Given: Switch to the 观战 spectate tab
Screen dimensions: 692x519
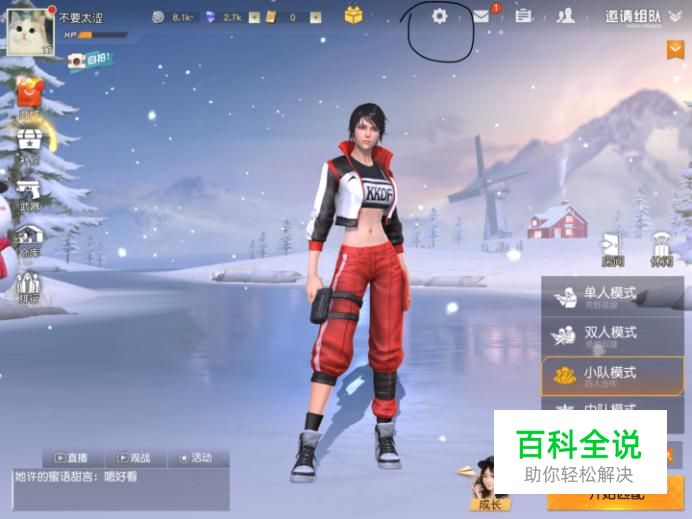Looking at the screenshot, I should point(133,458).
